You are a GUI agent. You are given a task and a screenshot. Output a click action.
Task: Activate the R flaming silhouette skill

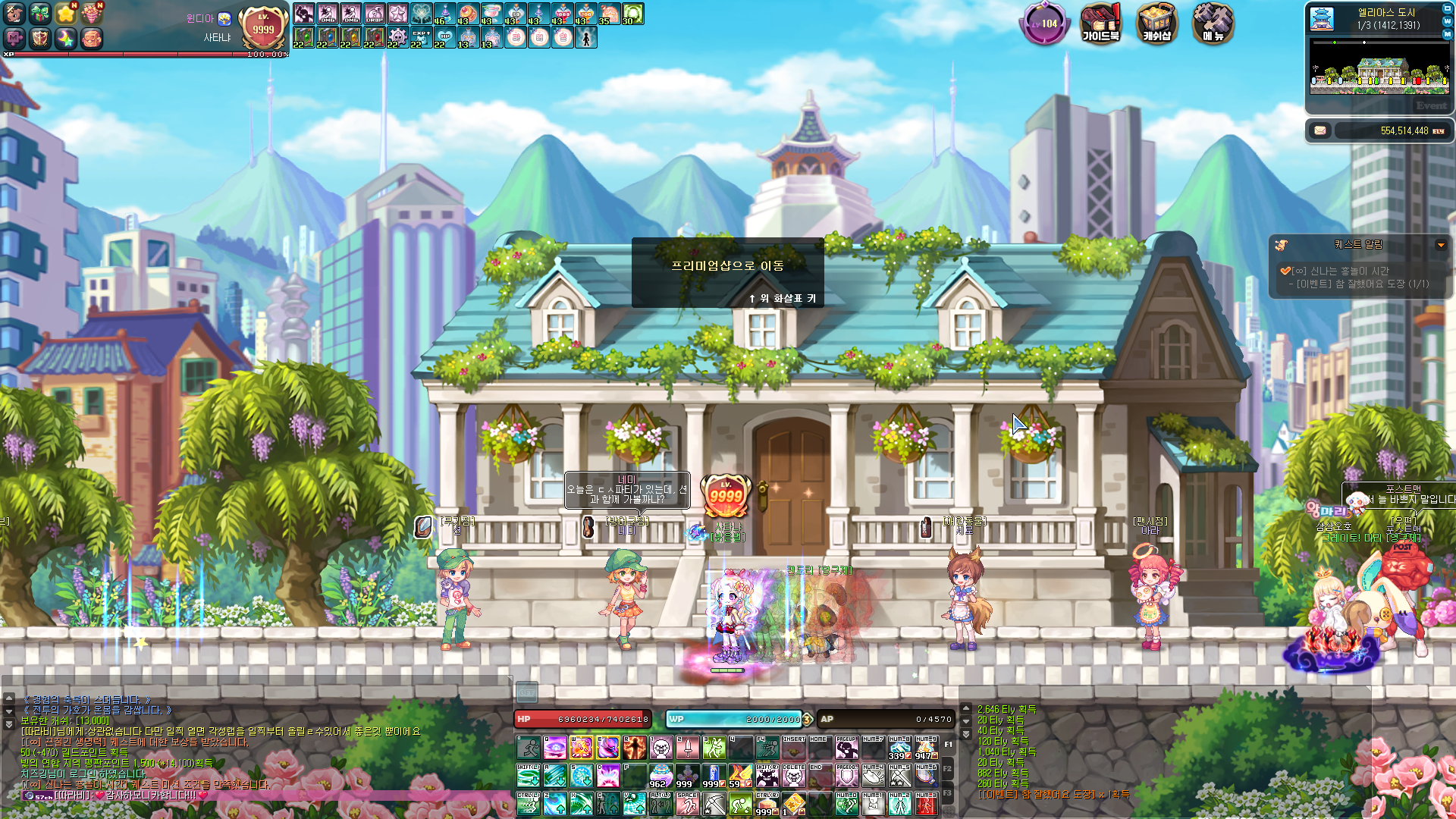point(634,748)
